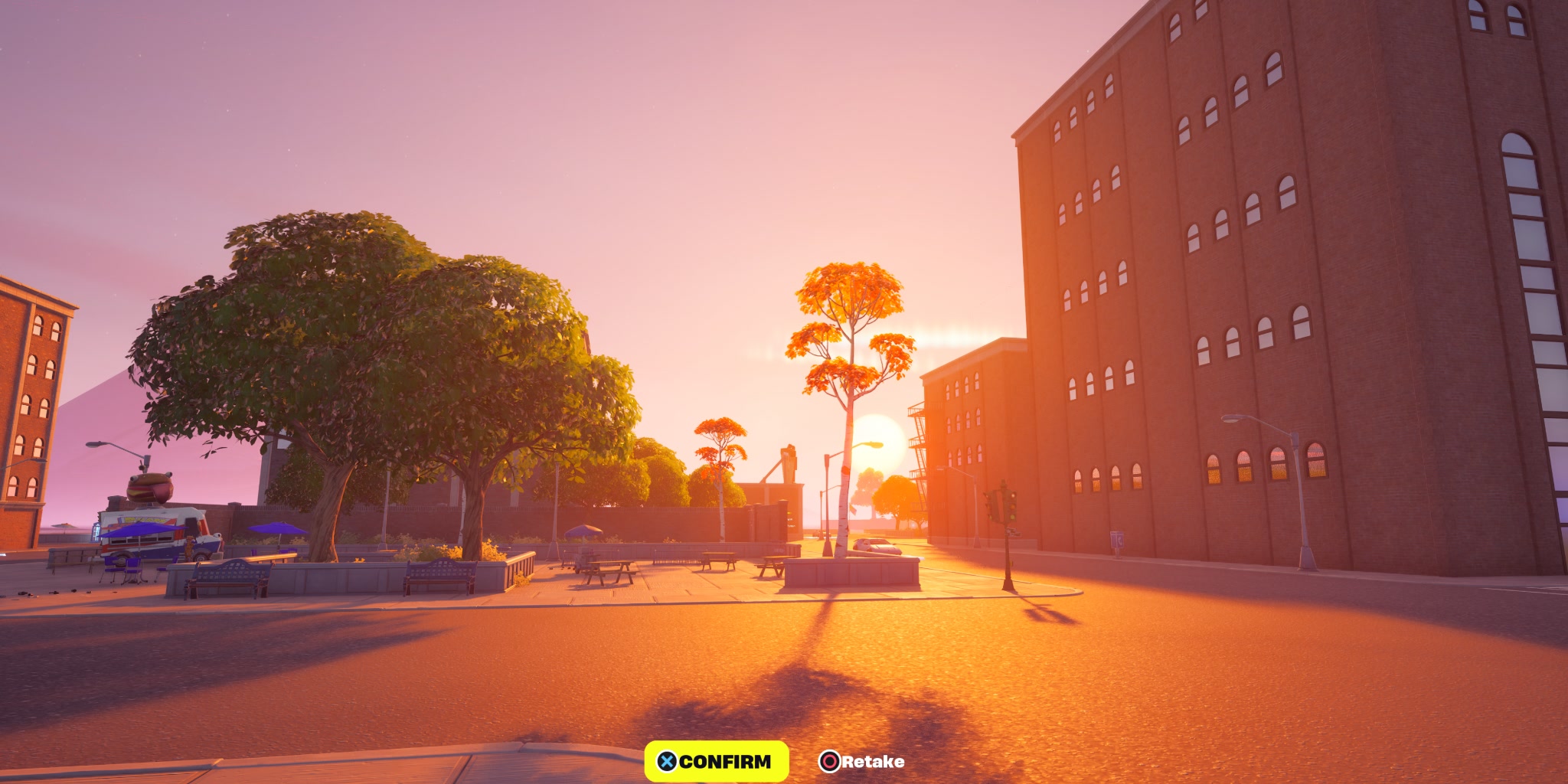Select the Durrr Burger head atop the food truck
1568x784 pixels.
[148, 488]
